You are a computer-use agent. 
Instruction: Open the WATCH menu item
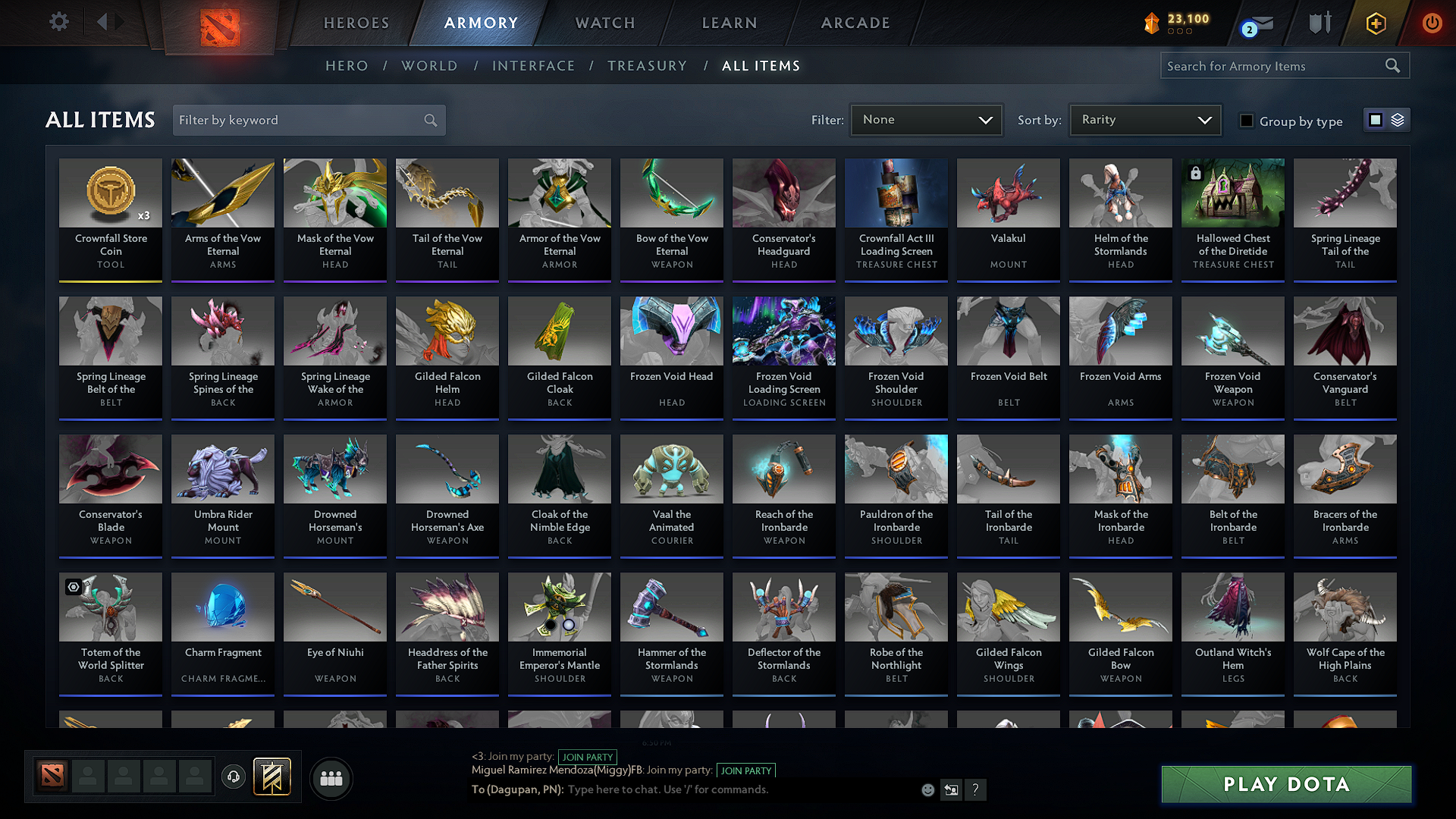(603, 23)
